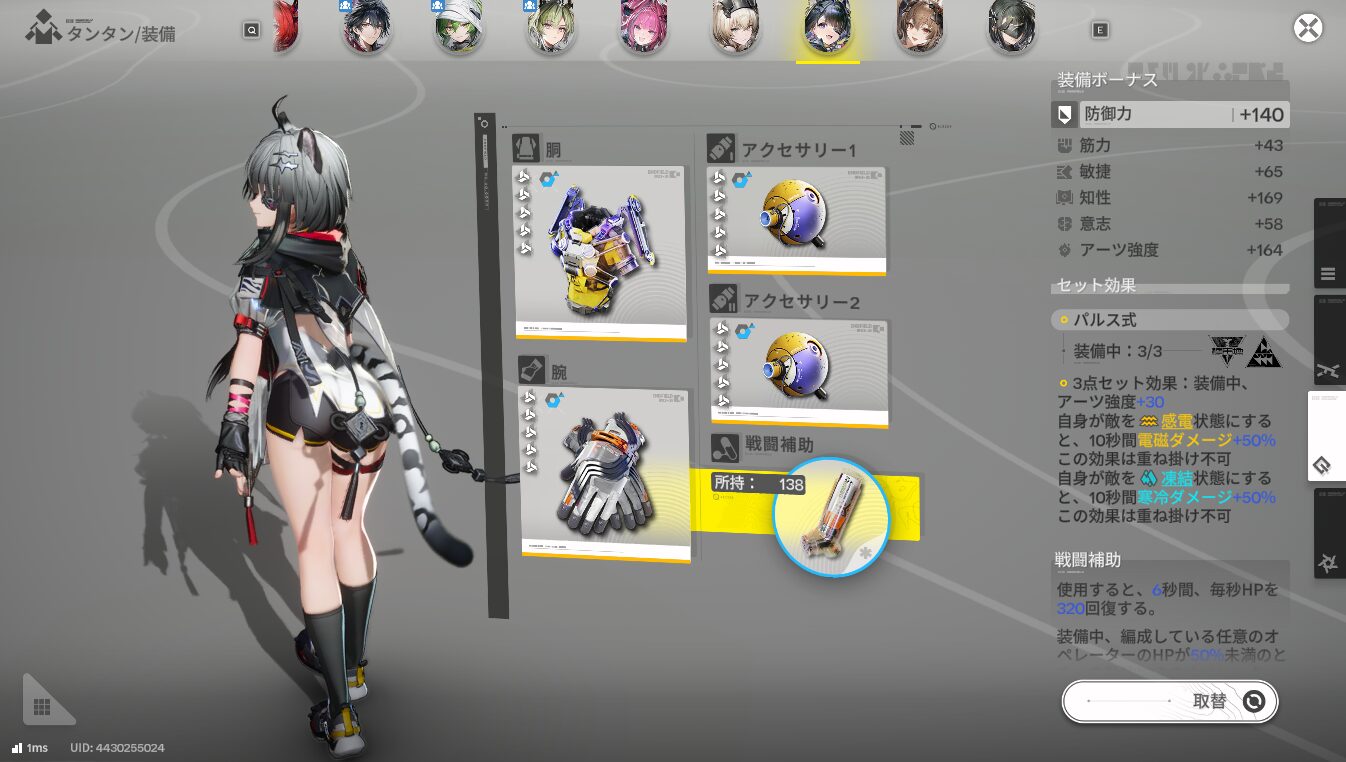Switch to the crossed-weapons side tab
The width and height of the screenshot is (1346, 762).
point(1328,369)
